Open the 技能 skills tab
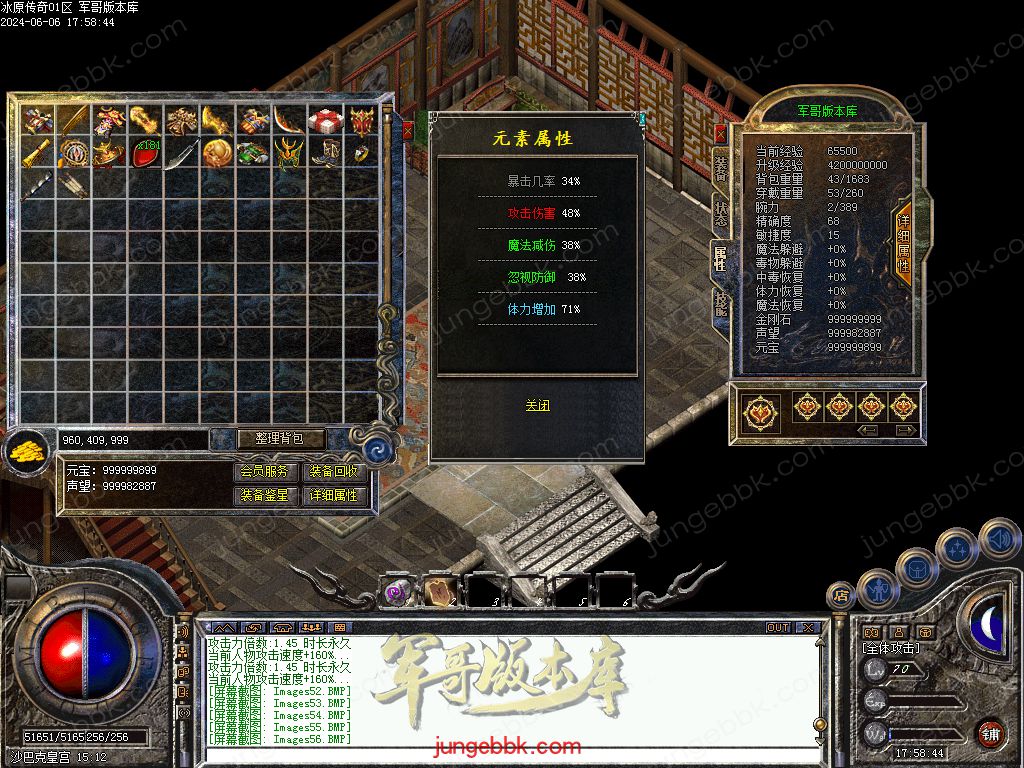The height and width of the screenshot is (768, 1024). pos(720,304)
